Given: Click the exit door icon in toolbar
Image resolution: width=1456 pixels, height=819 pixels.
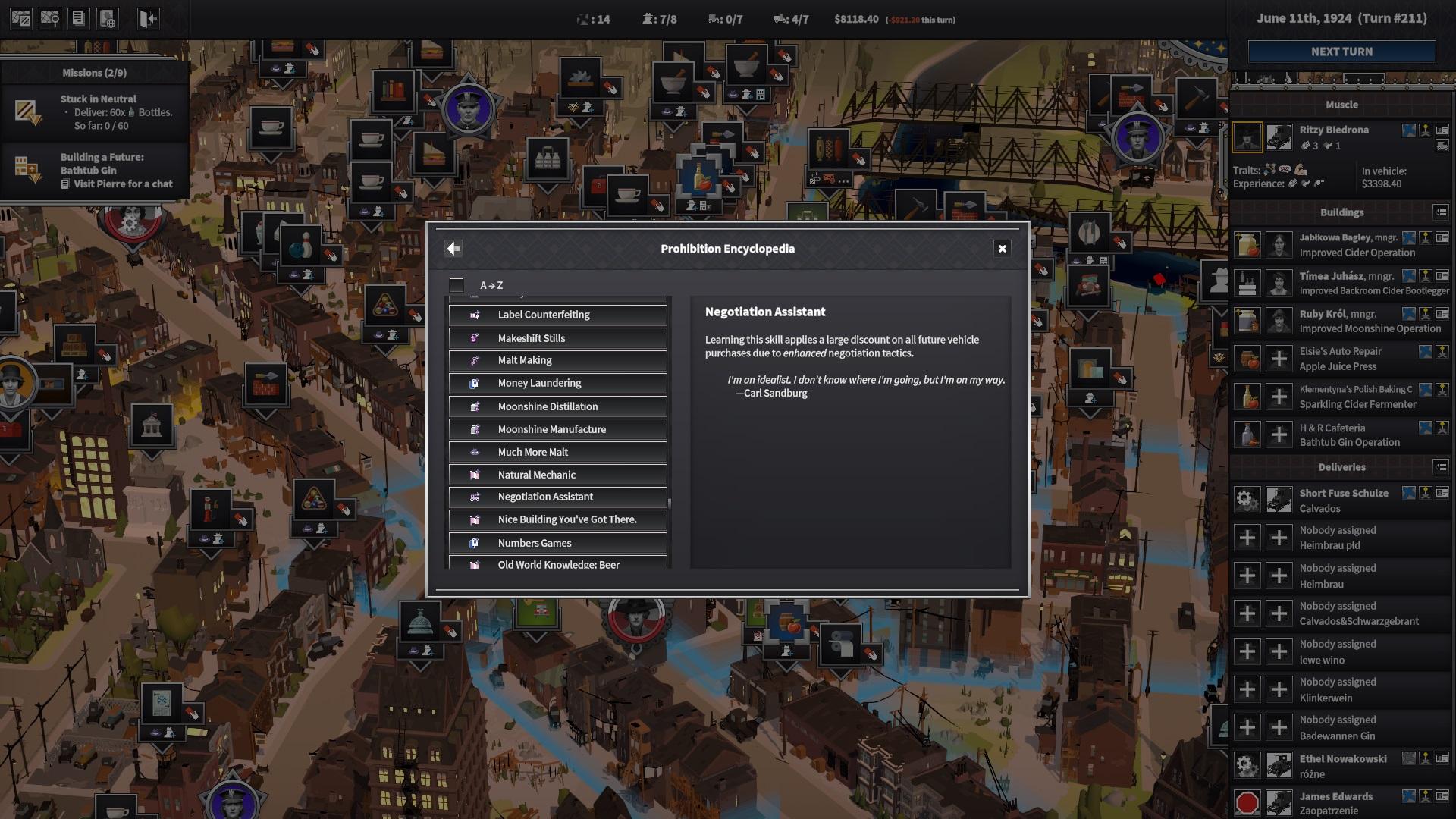Looking at the screenshot, I should click(x=148, y=19).
